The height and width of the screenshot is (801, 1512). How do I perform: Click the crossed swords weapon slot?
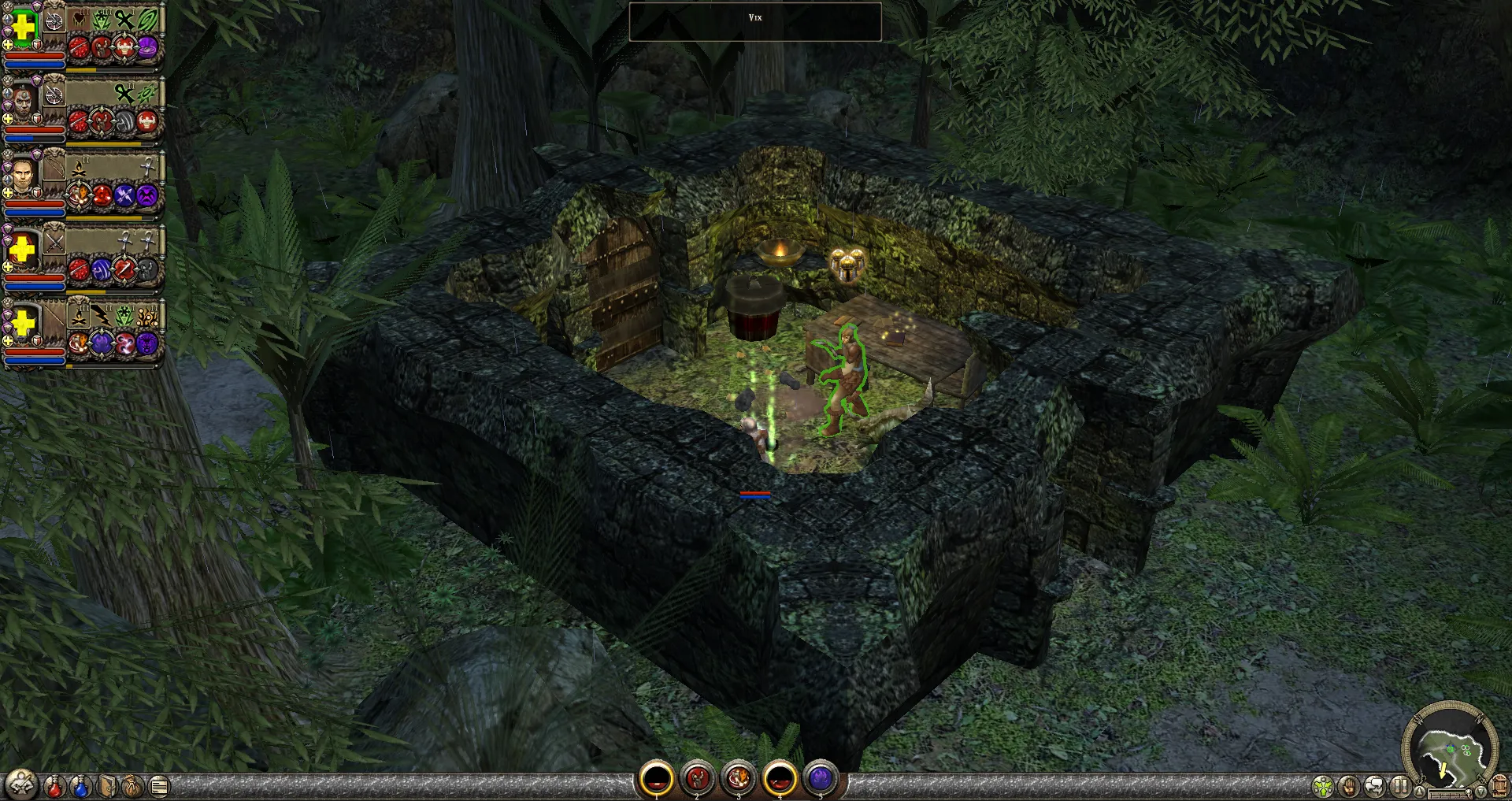coord(54,243)
